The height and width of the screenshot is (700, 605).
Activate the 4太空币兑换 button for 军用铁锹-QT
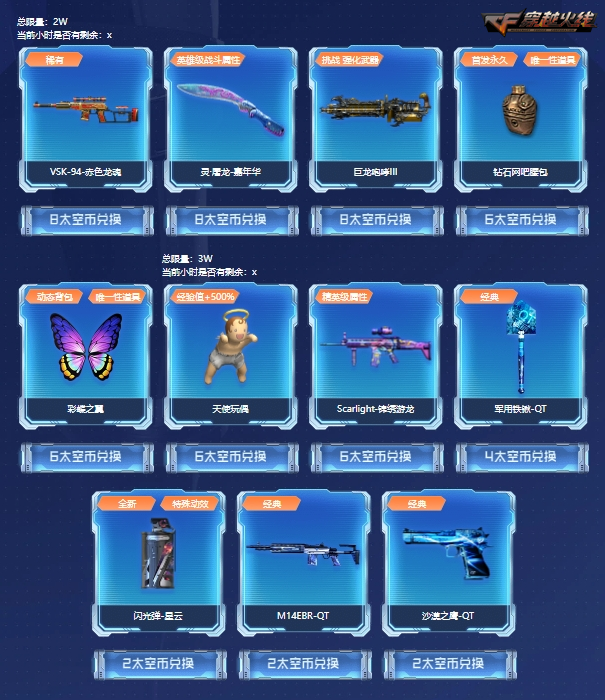(520, 456)
